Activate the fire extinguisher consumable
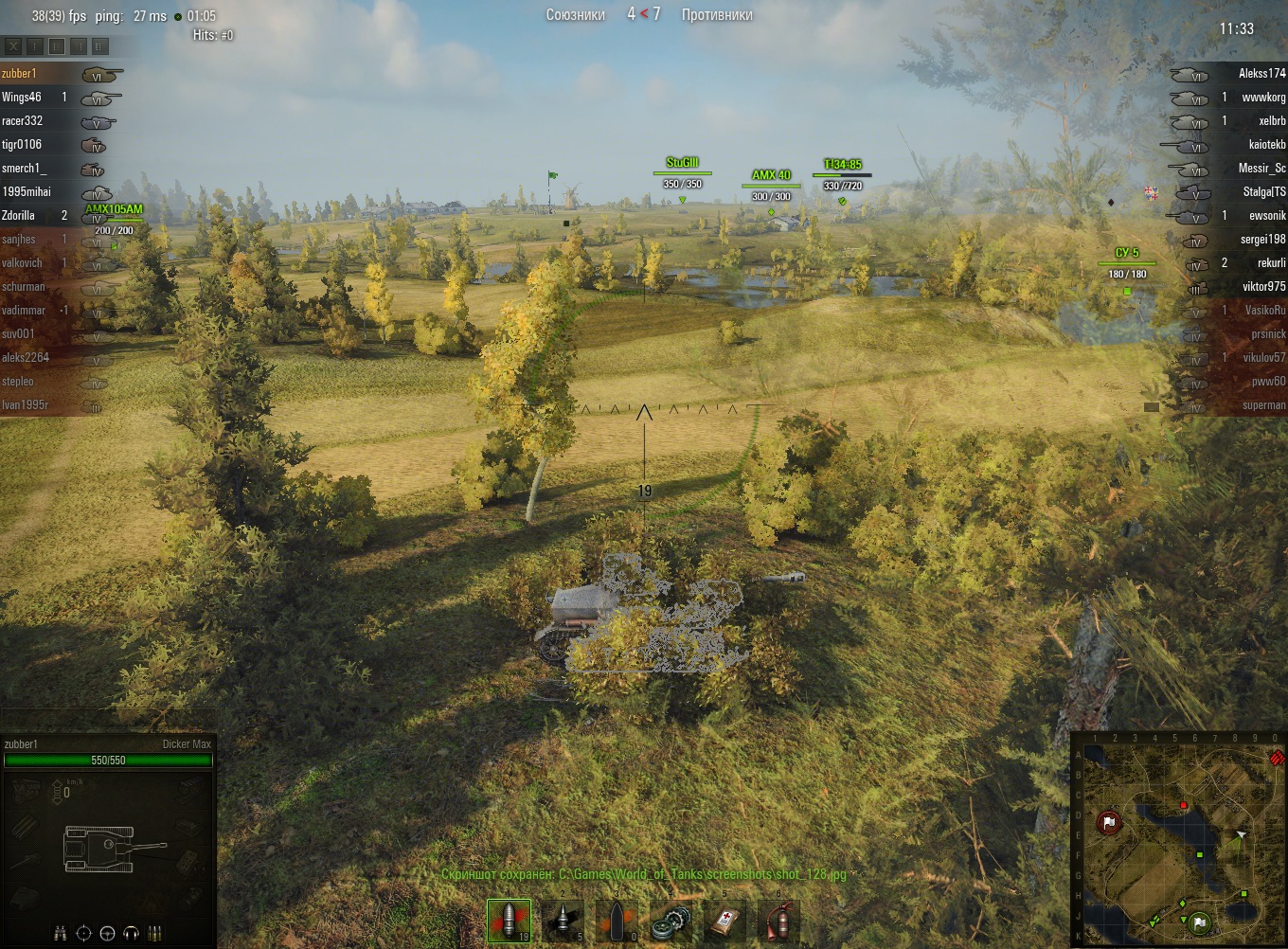The height and width of the screenshot is (949, 1288). 779,921
